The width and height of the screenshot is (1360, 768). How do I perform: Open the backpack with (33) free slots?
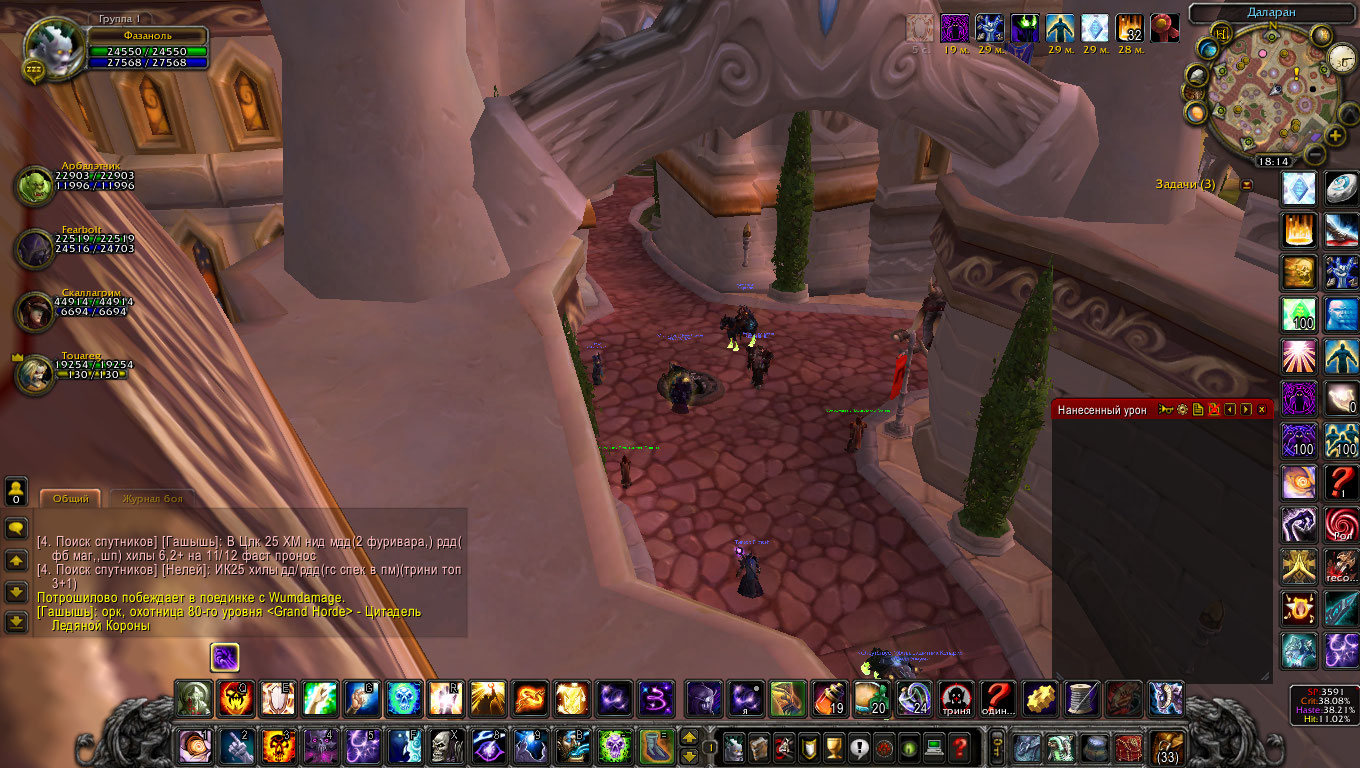[x=1167, y=746]
